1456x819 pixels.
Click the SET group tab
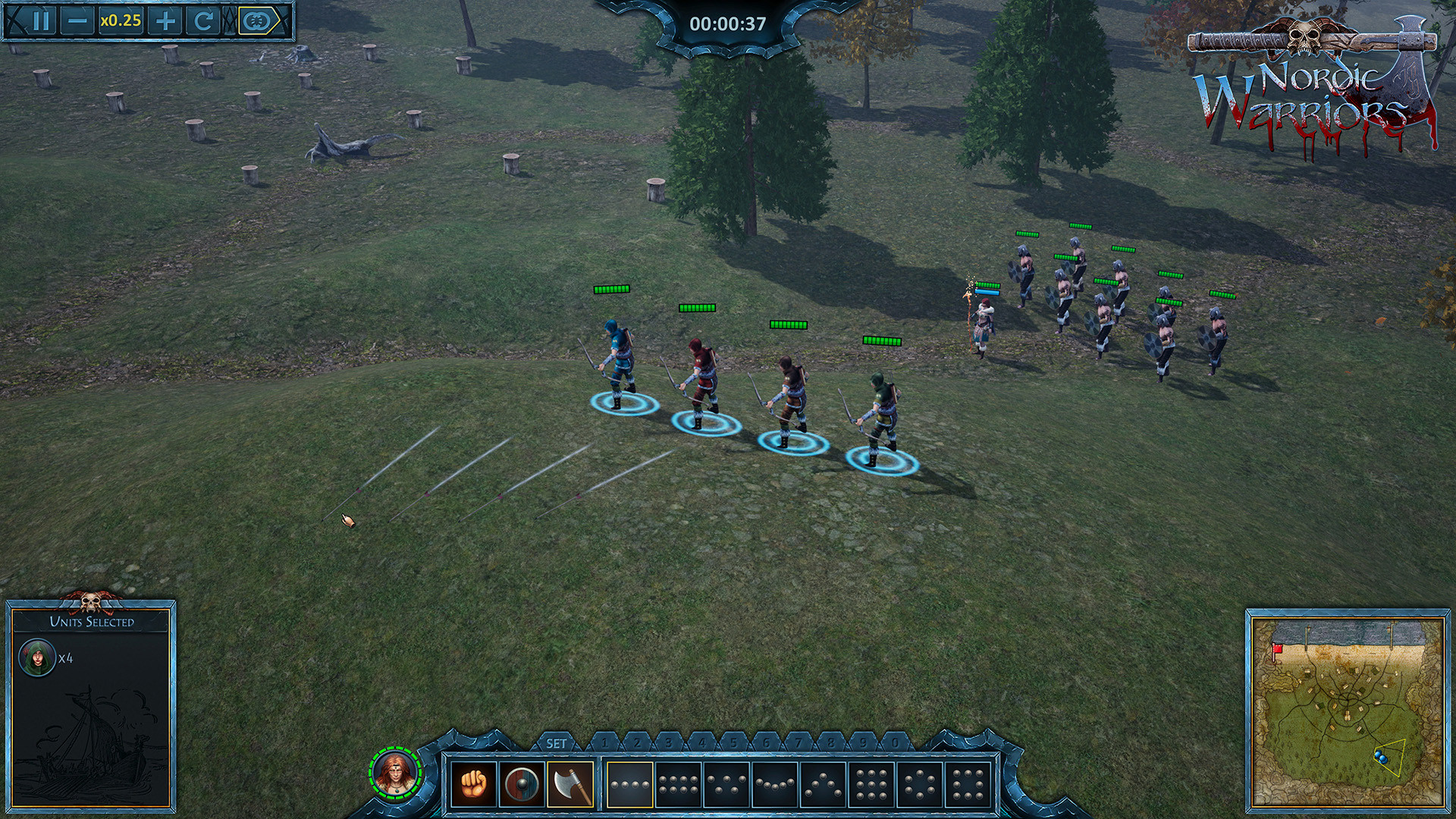point(556,743)
